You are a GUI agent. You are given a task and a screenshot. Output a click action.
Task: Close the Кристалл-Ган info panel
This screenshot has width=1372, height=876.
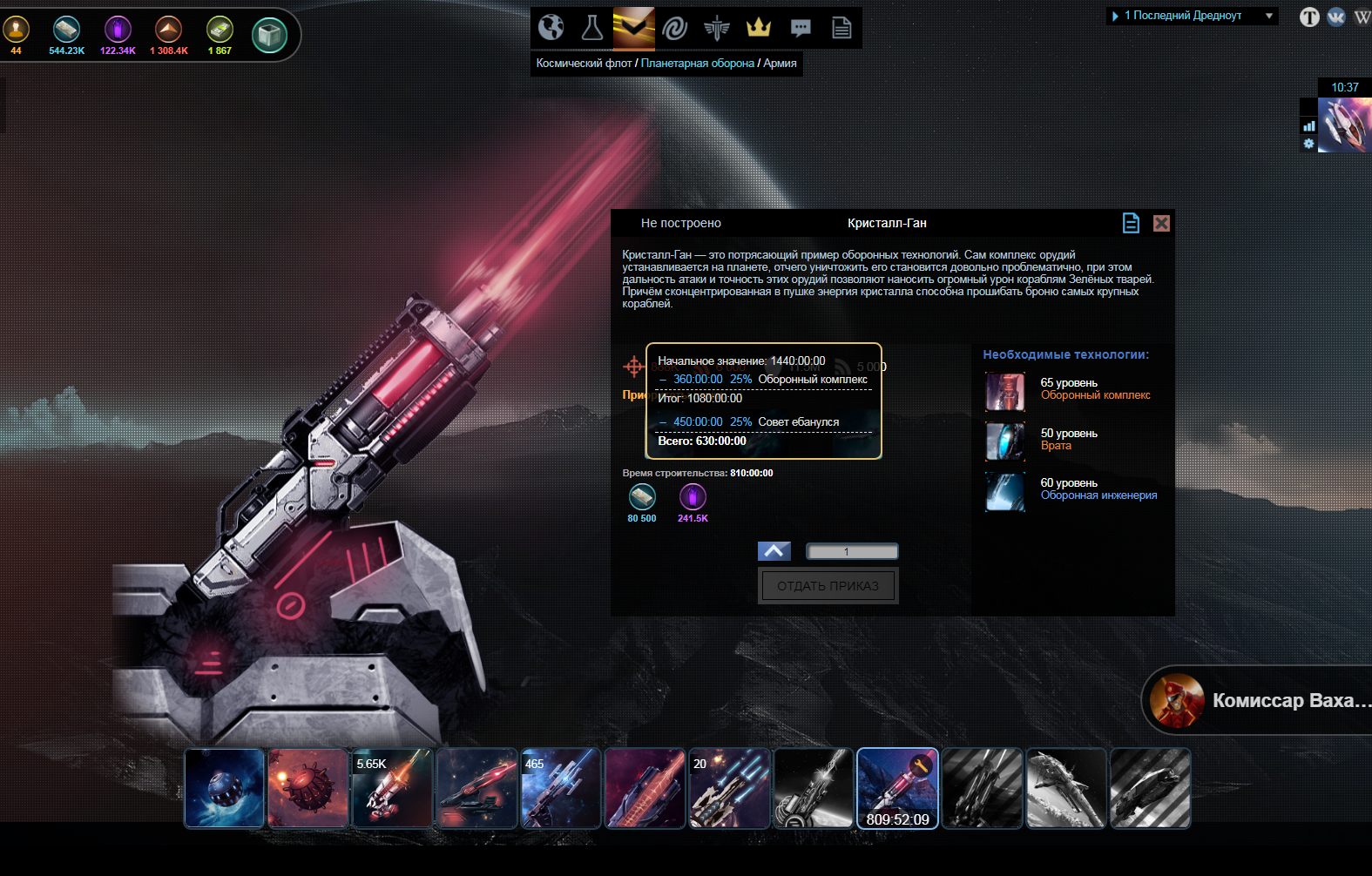click(x=1161, y=224)
